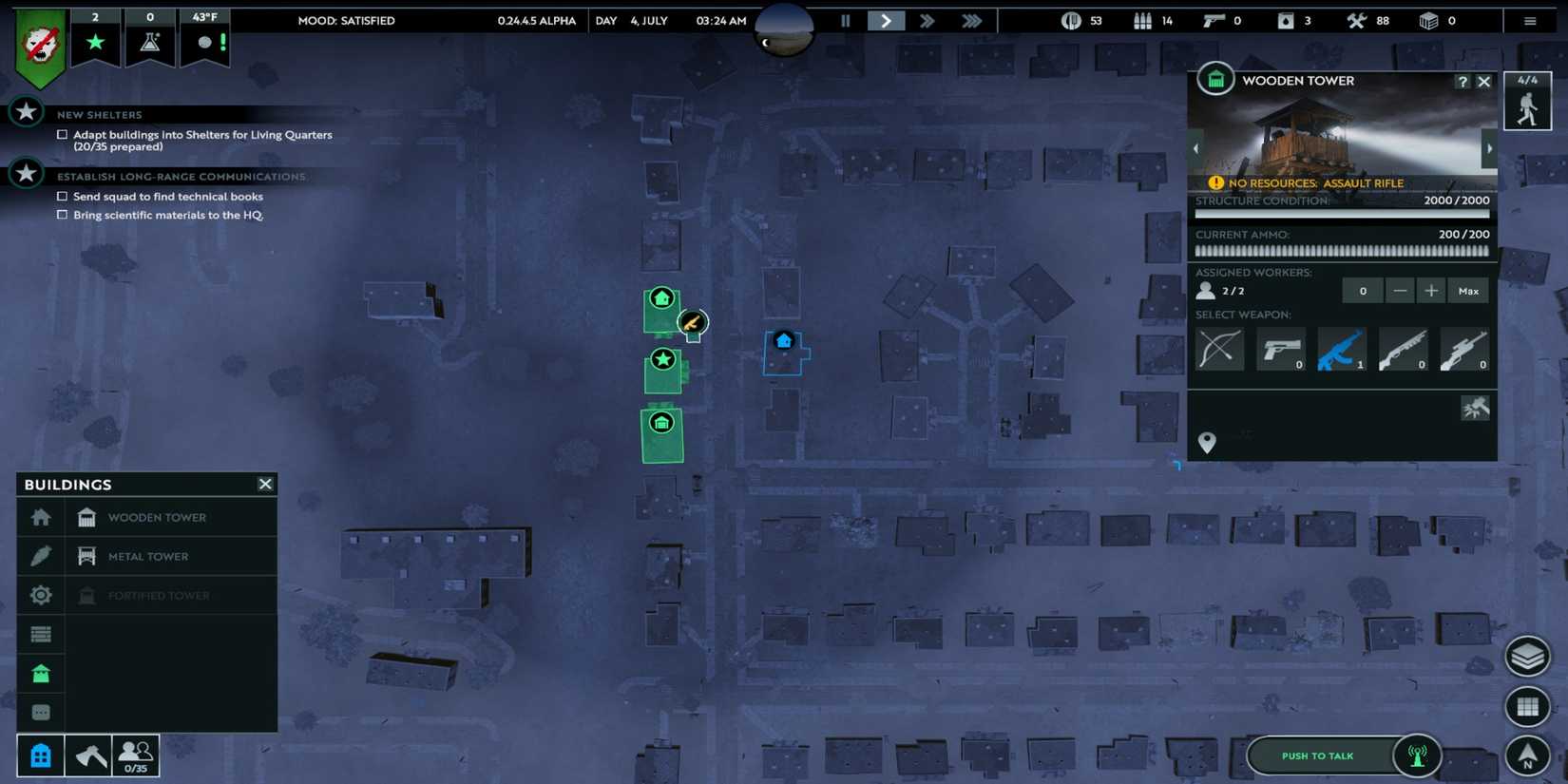This screenshot has width=1568, height=784.
Task: Click the demolish hammer icon in tower panel
Action: click(1474, 408)
